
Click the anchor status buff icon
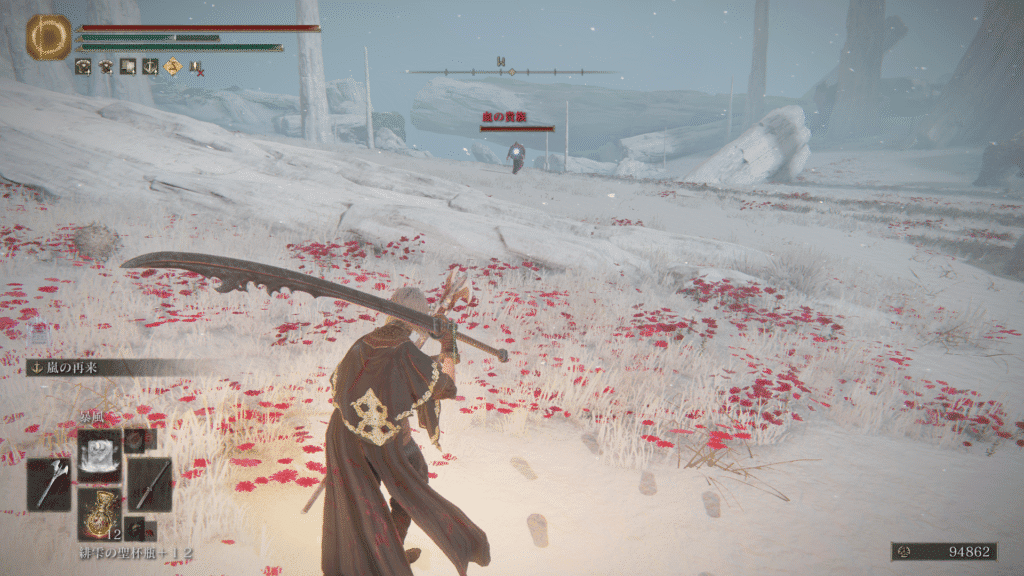tap(150, 67)
